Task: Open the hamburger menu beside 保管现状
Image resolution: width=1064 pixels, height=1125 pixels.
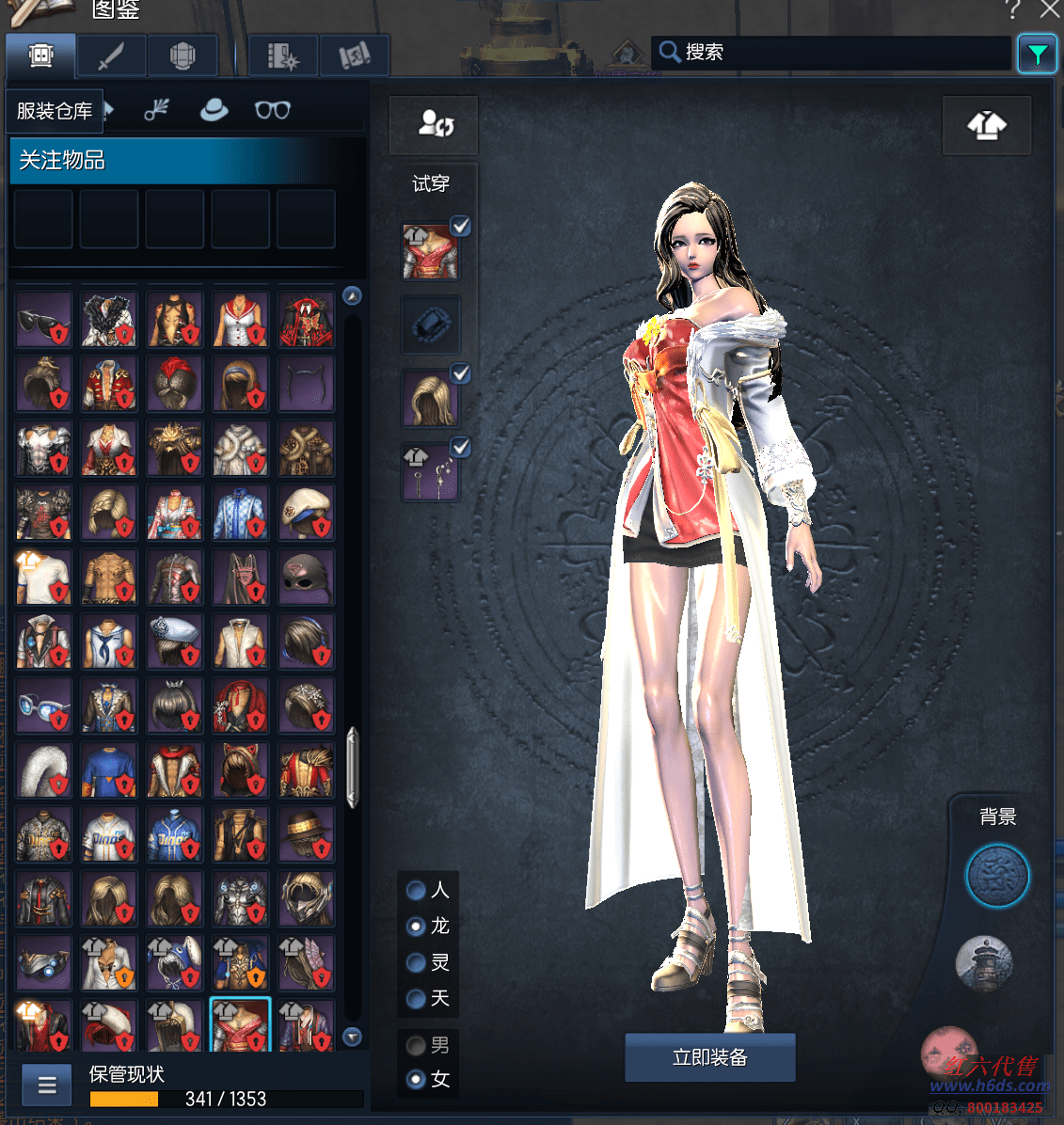Action: (47, 1086)
